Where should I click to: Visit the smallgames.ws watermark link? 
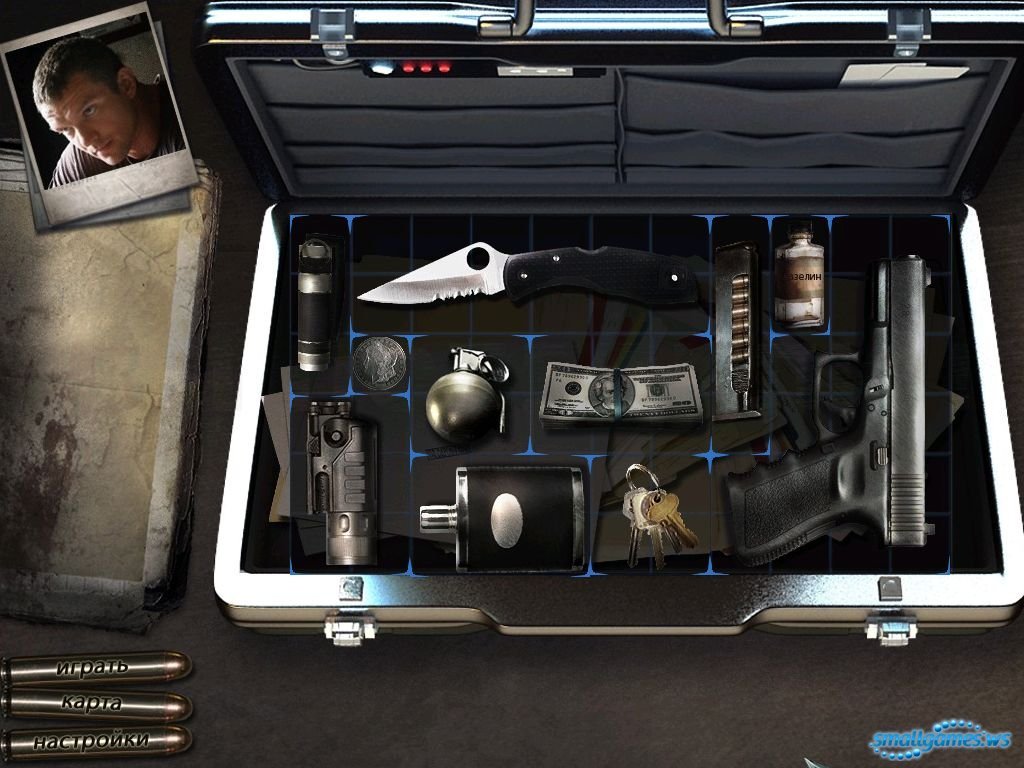(x=940, y=740)
